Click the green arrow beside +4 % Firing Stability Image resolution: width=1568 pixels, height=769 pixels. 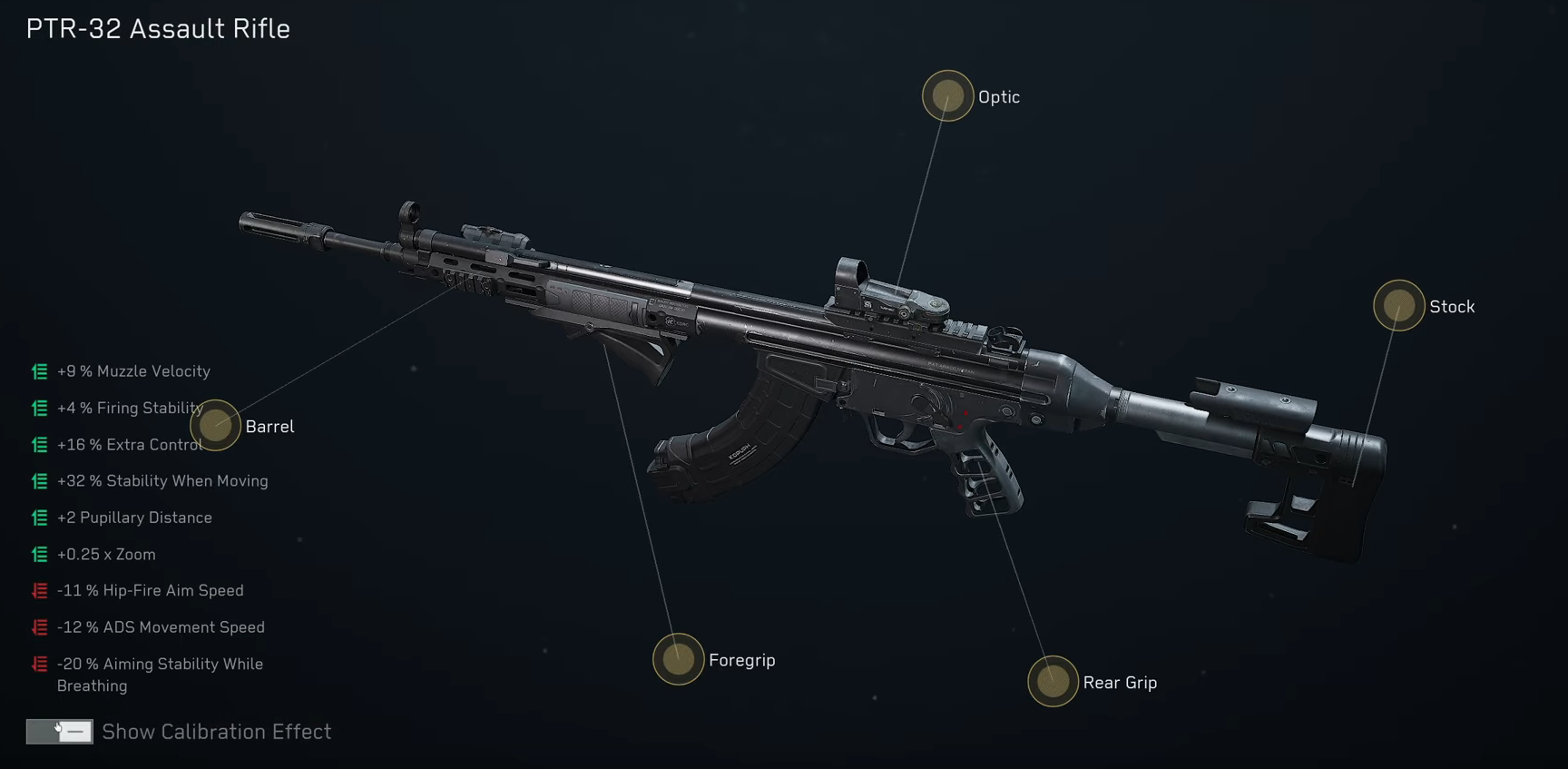tap(38, 408)
